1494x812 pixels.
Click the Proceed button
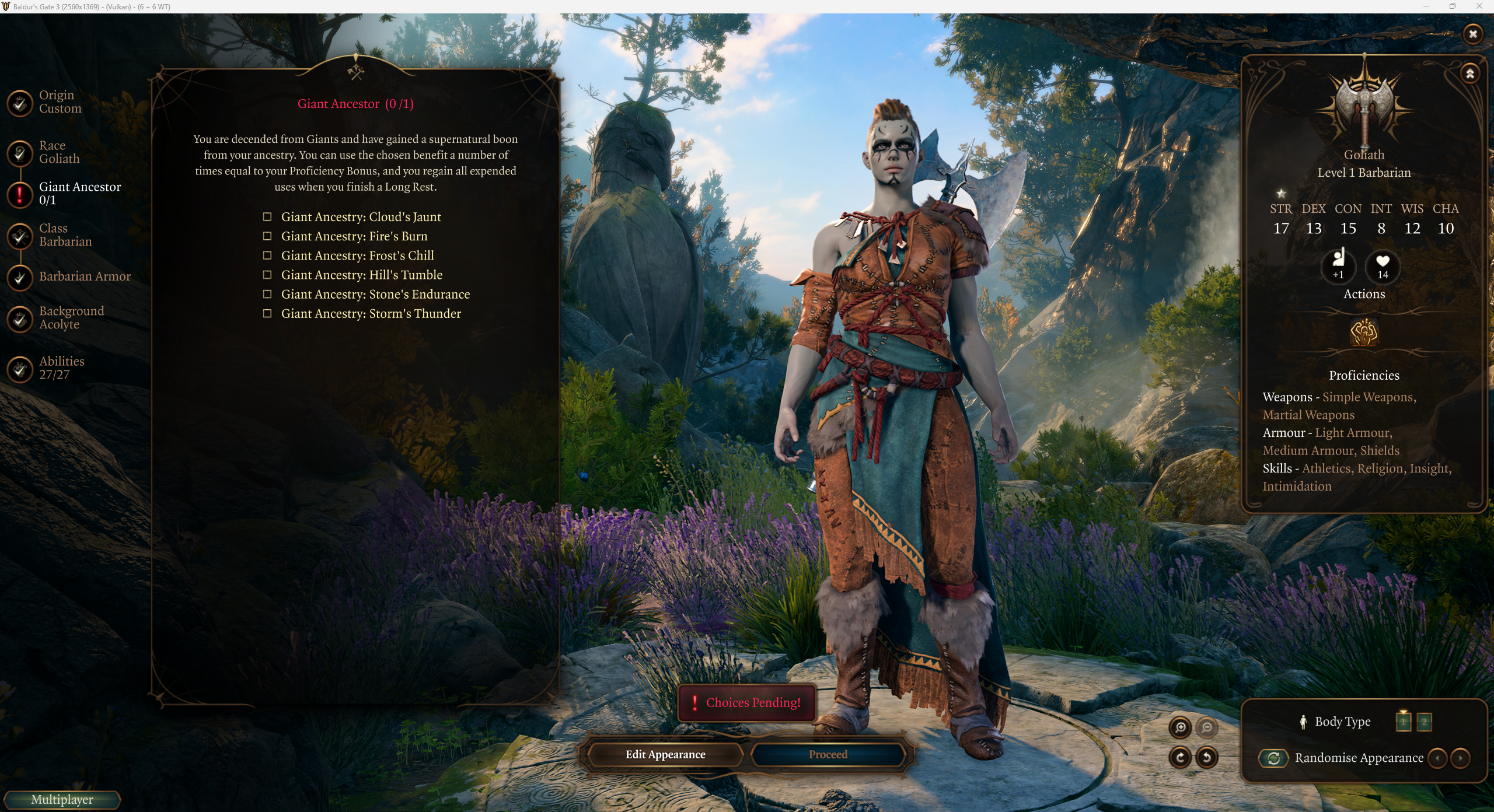(828, 754)
